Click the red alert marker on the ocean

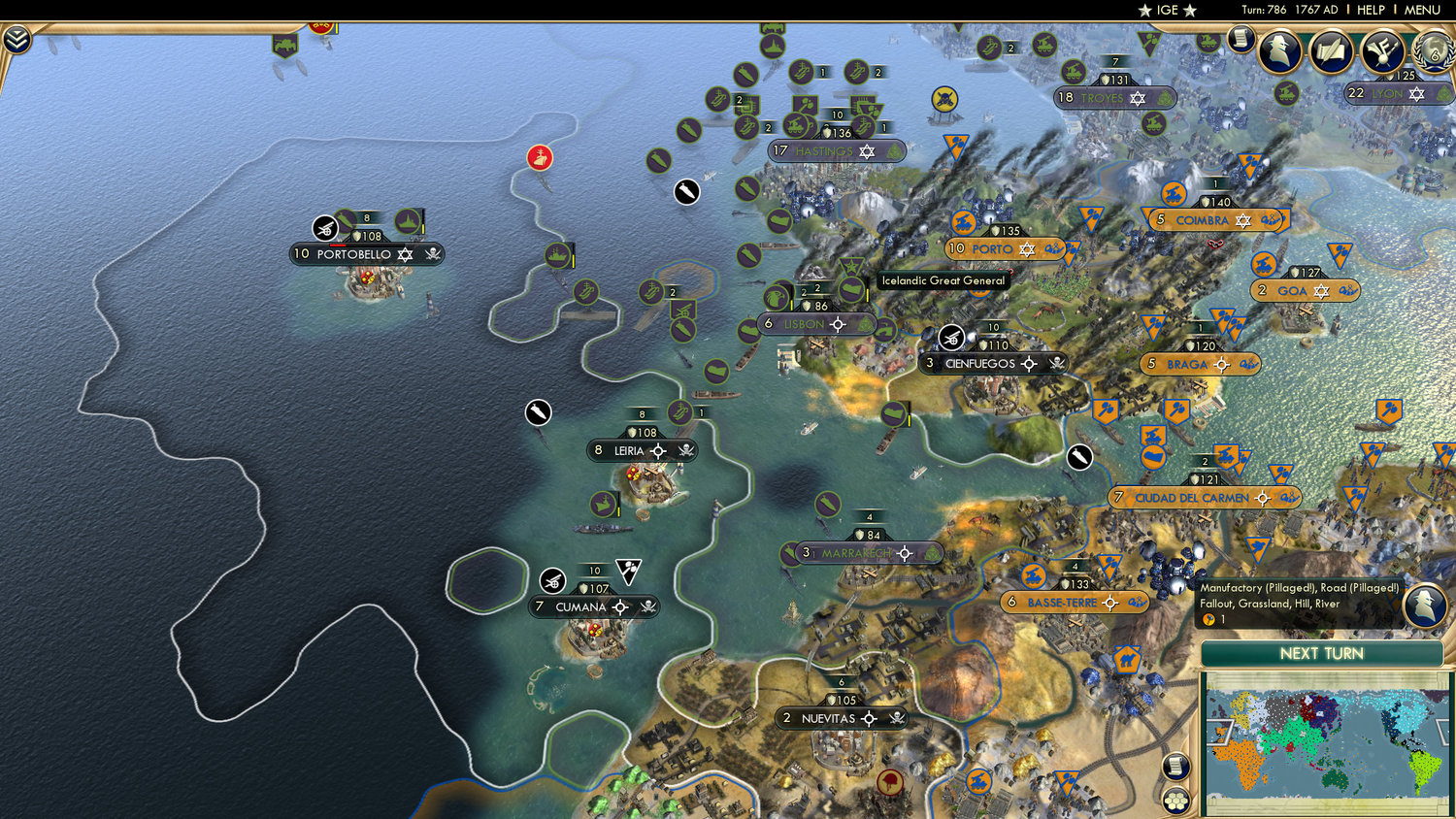coord(540,155)
